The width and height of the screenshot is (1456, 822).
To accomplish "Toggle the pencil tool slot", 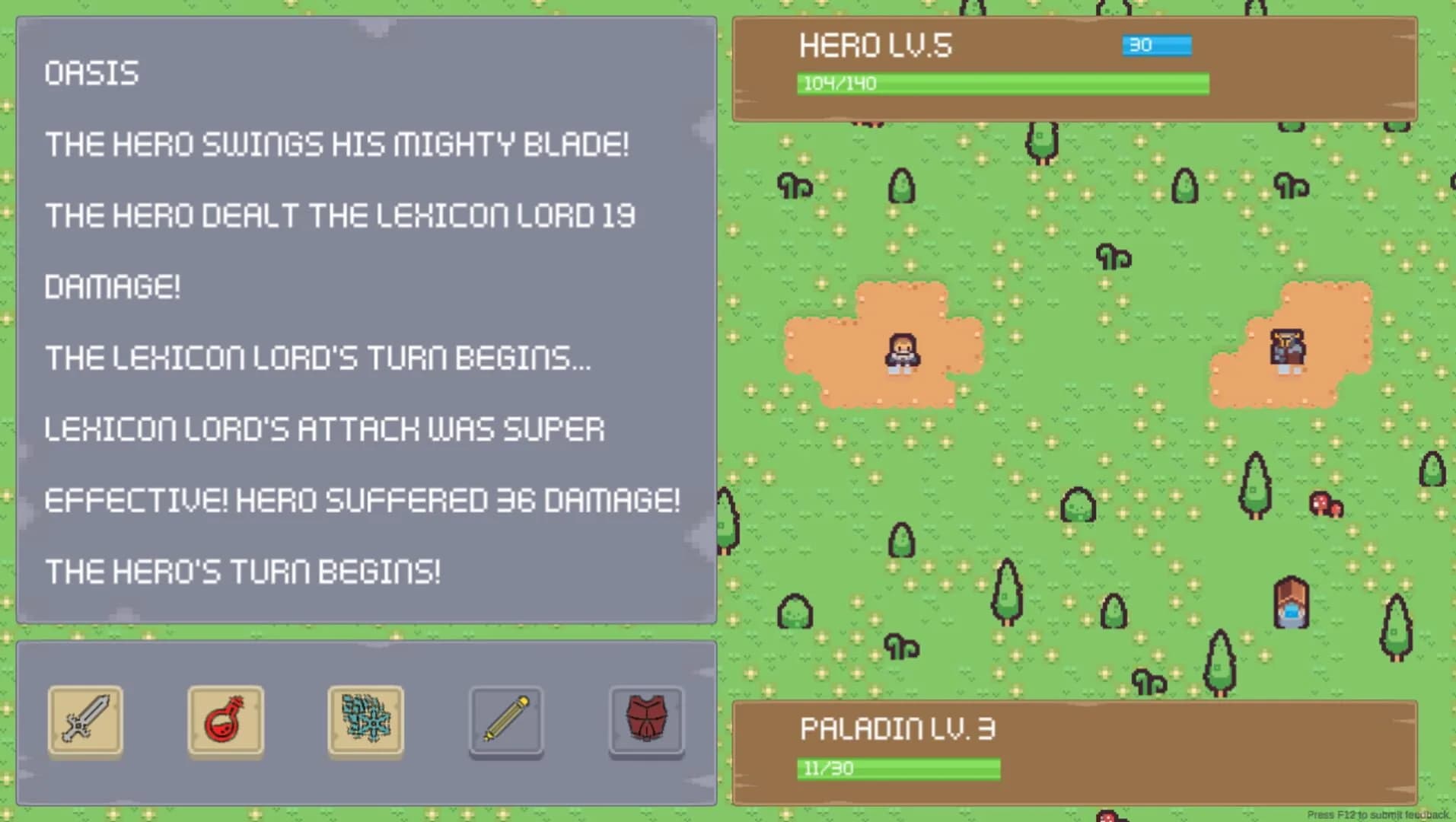I will click(505, 721).
